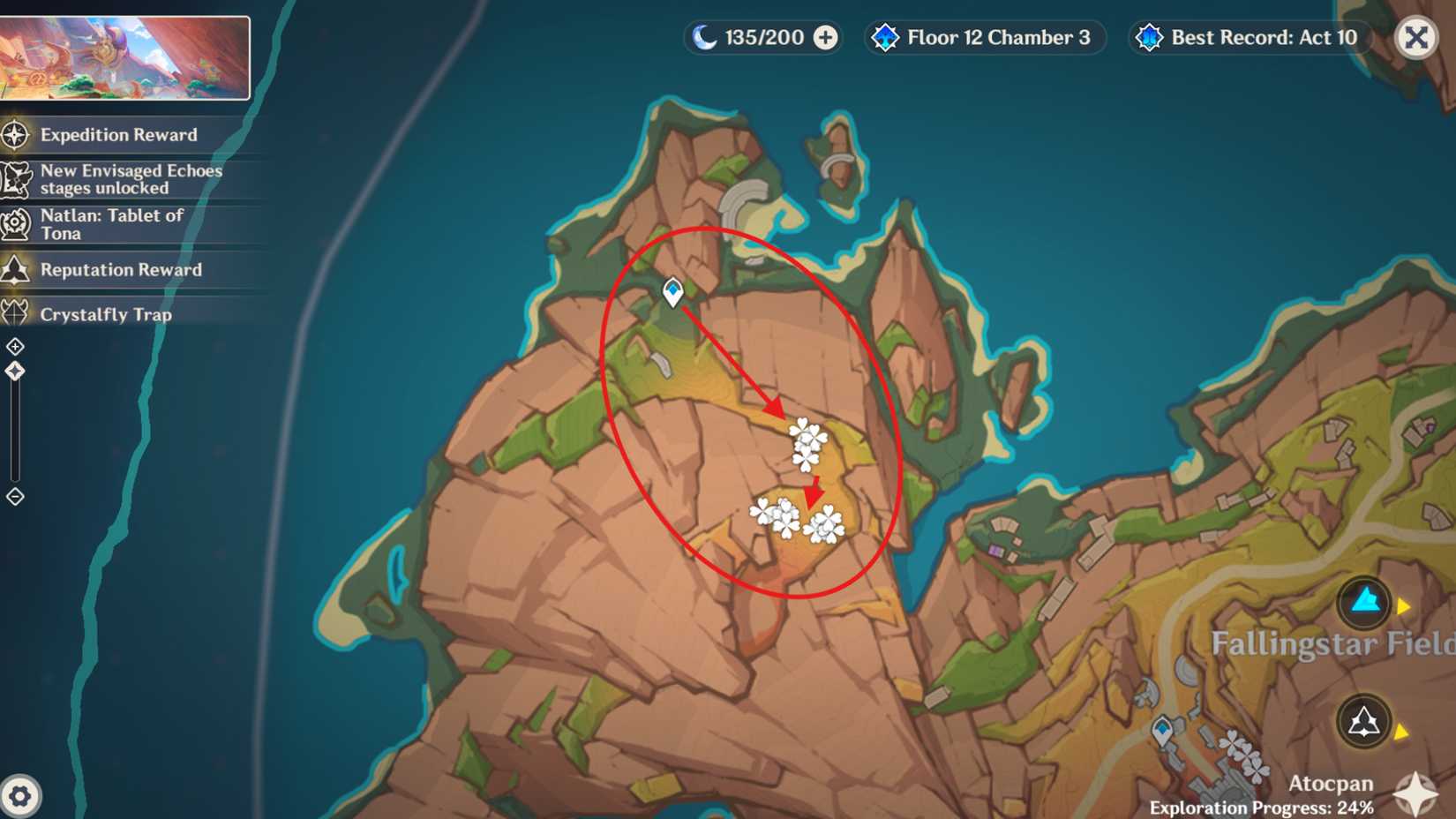Expand the yellow arrow beside the Fallingstar domain
The width and height of the screenshot is (1456, 819).
tap(1405, 605)
